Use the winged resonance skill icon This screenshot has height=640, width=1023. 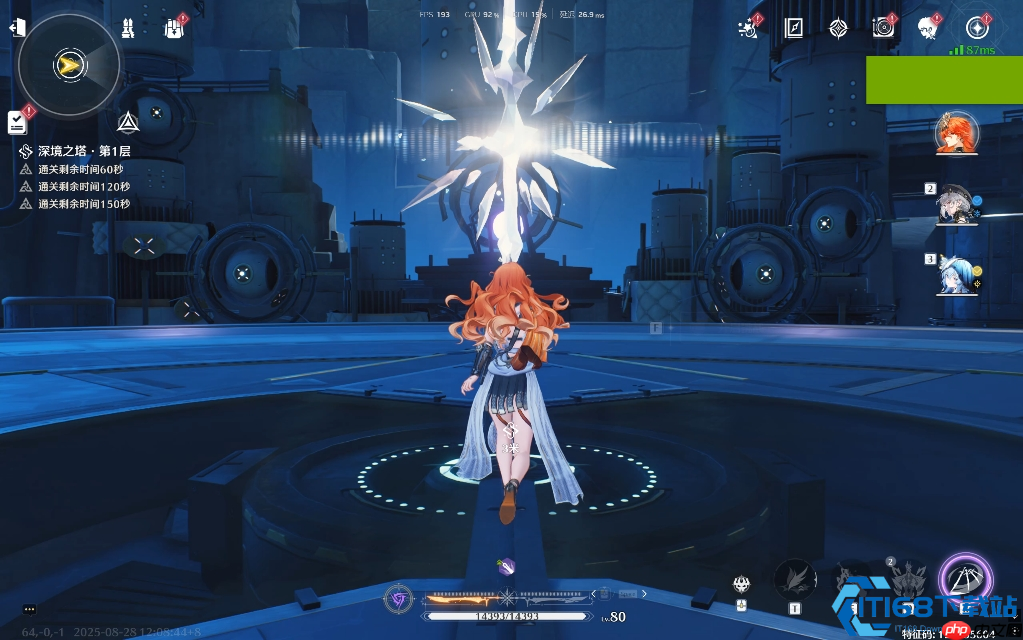pyautogui.click(x=795, y=579)
